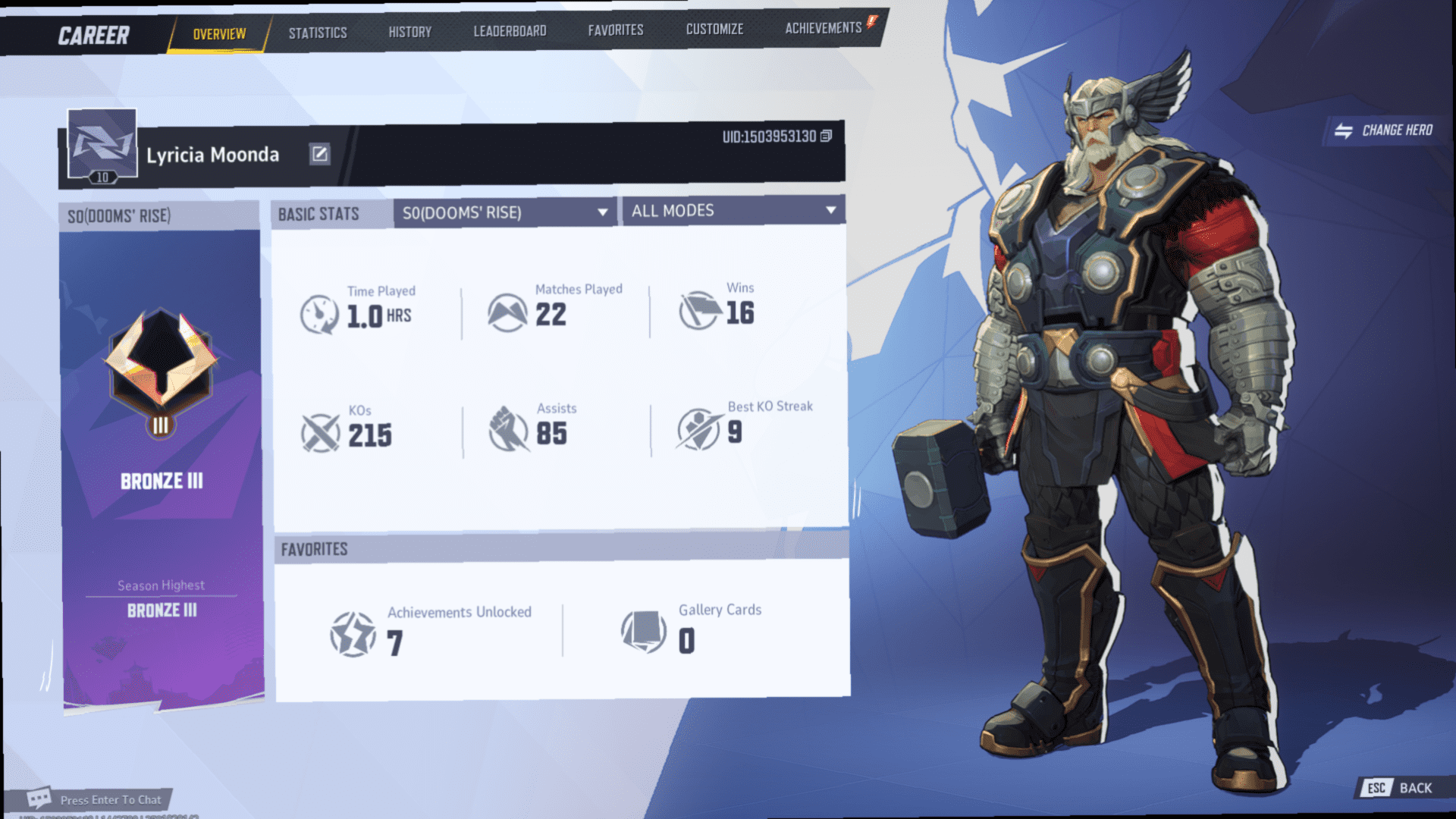This screenshot has width=1456, height=819.
Task: Click the Assists fist icon
Action: 510,428
